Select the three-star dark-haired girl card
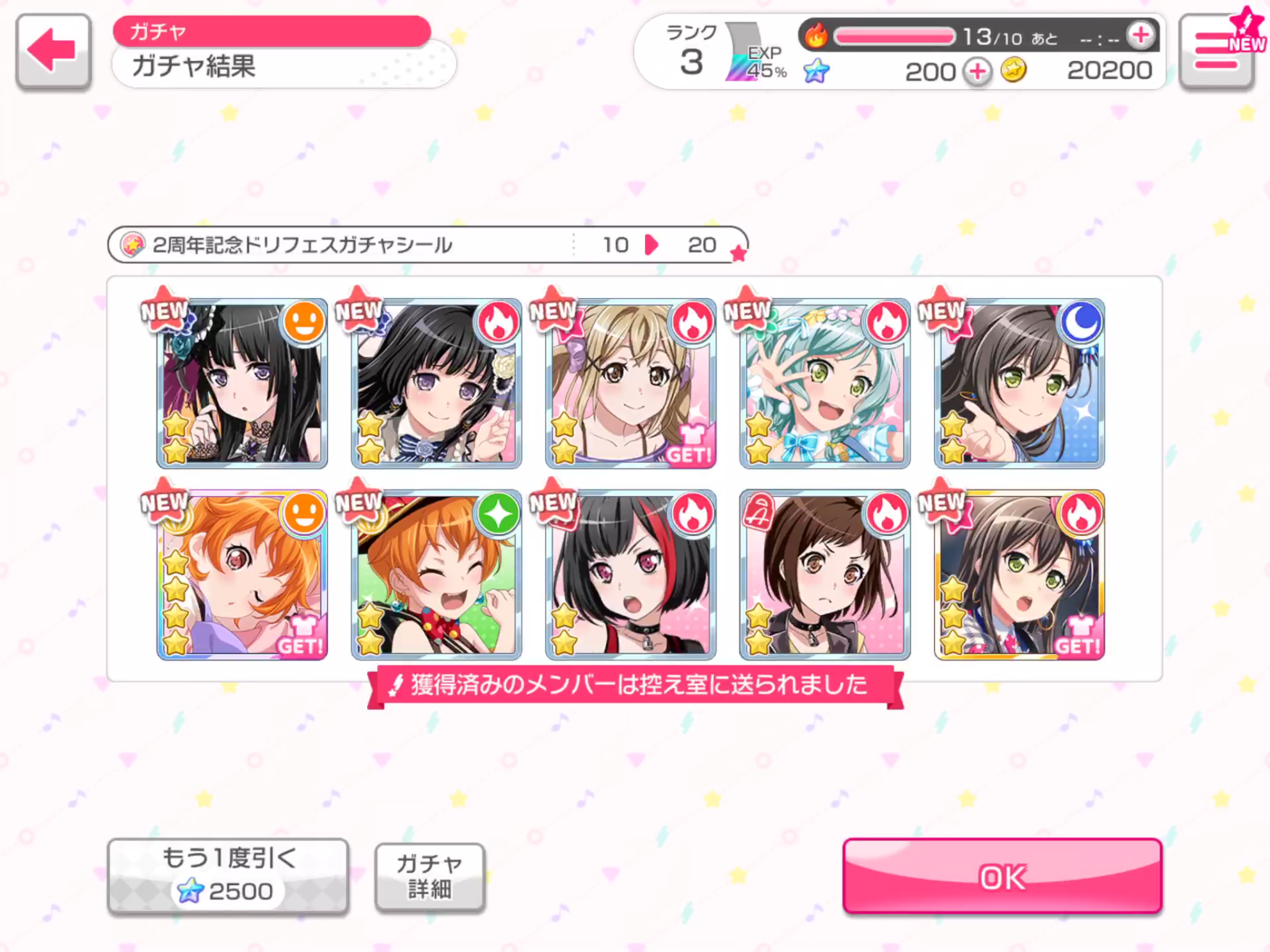Screen dimensions: 1270x952 (1019, 575)
